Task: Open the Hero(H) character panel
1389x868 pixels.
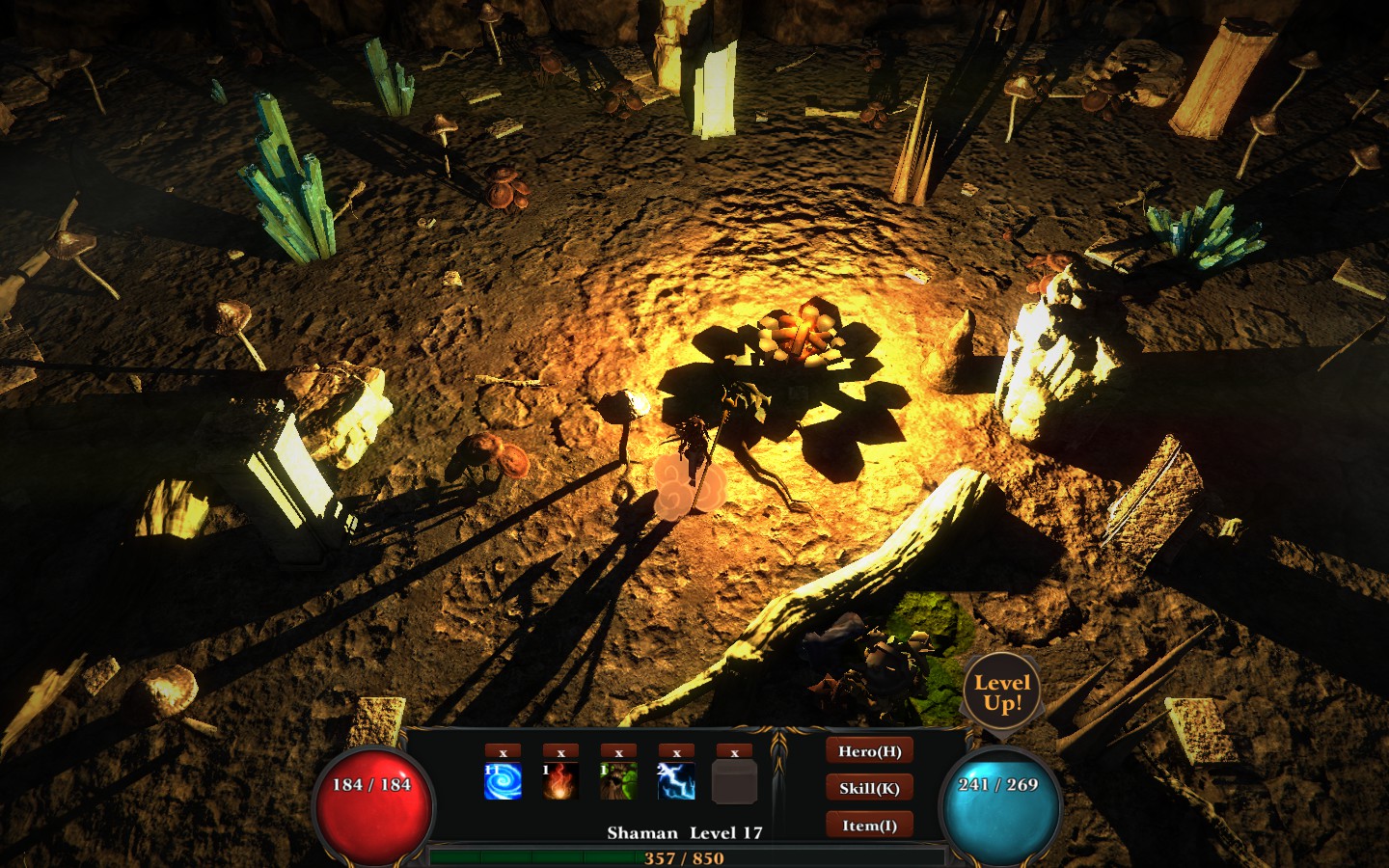Action: pyautogui.click(x=869, y=751)
